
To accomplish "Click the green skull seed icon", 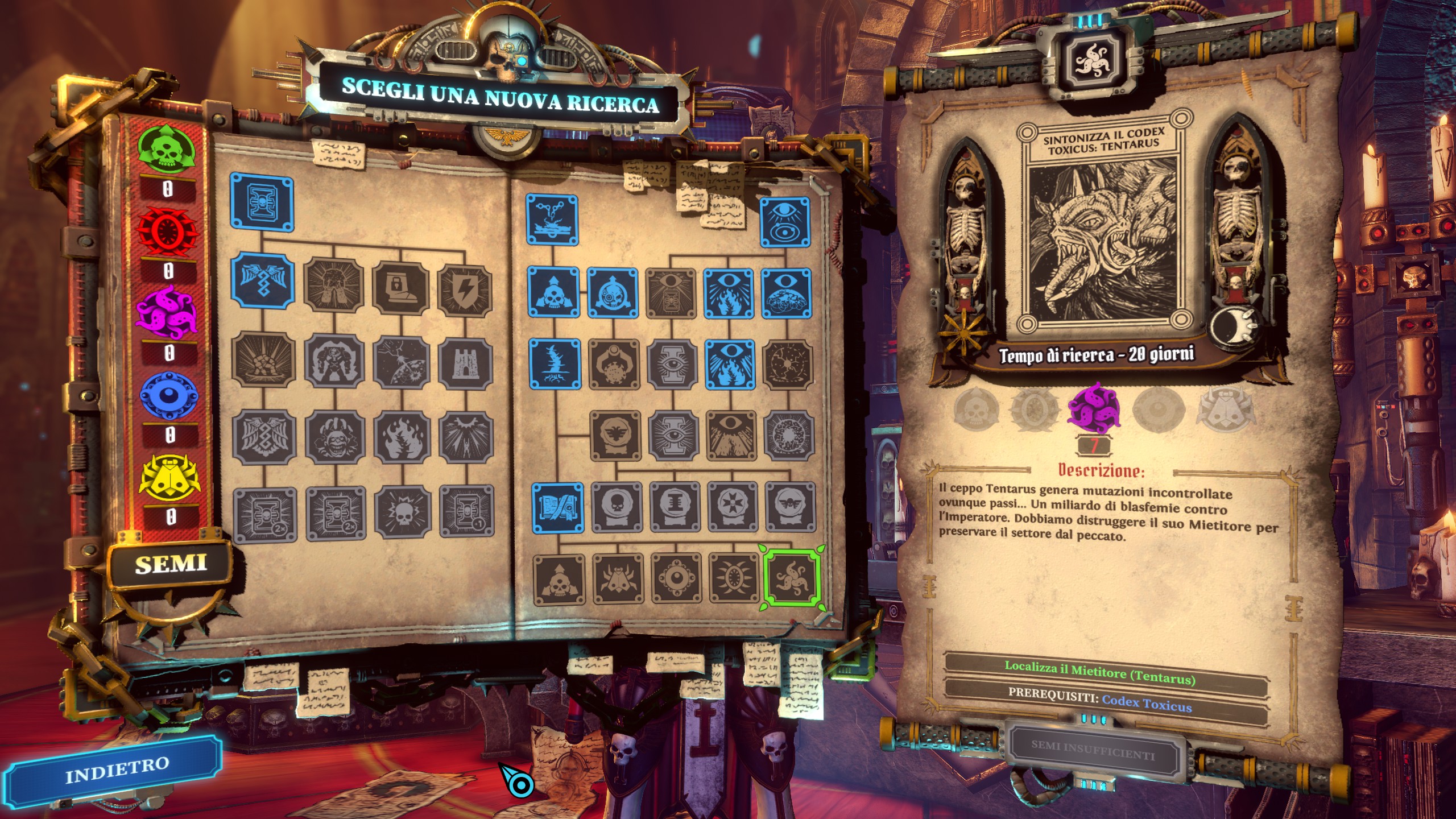I will click(x=168, y=150).
